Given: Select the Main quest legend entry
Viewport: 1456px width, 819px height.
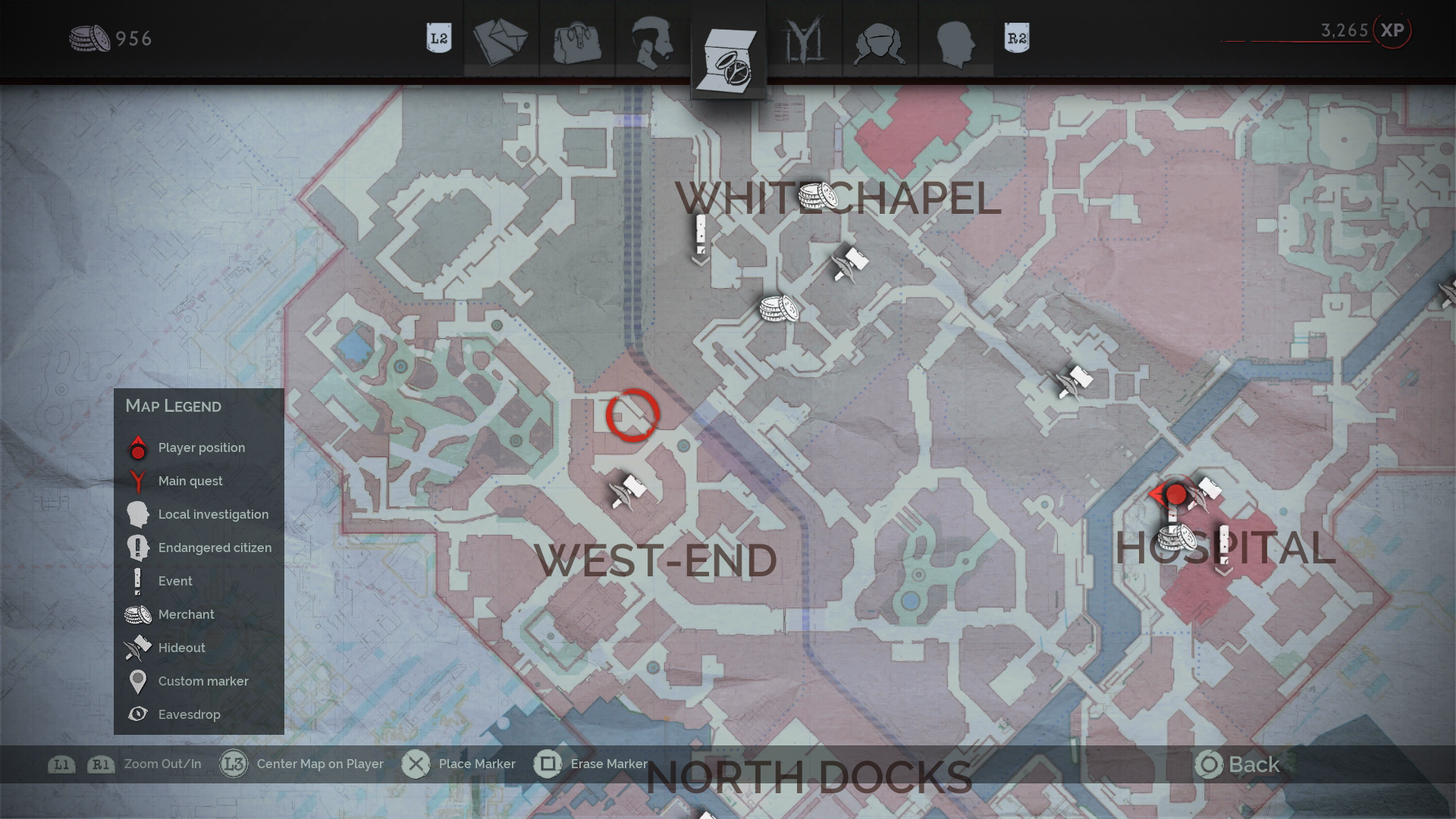Looking at the screenshot, I should 190,481.
